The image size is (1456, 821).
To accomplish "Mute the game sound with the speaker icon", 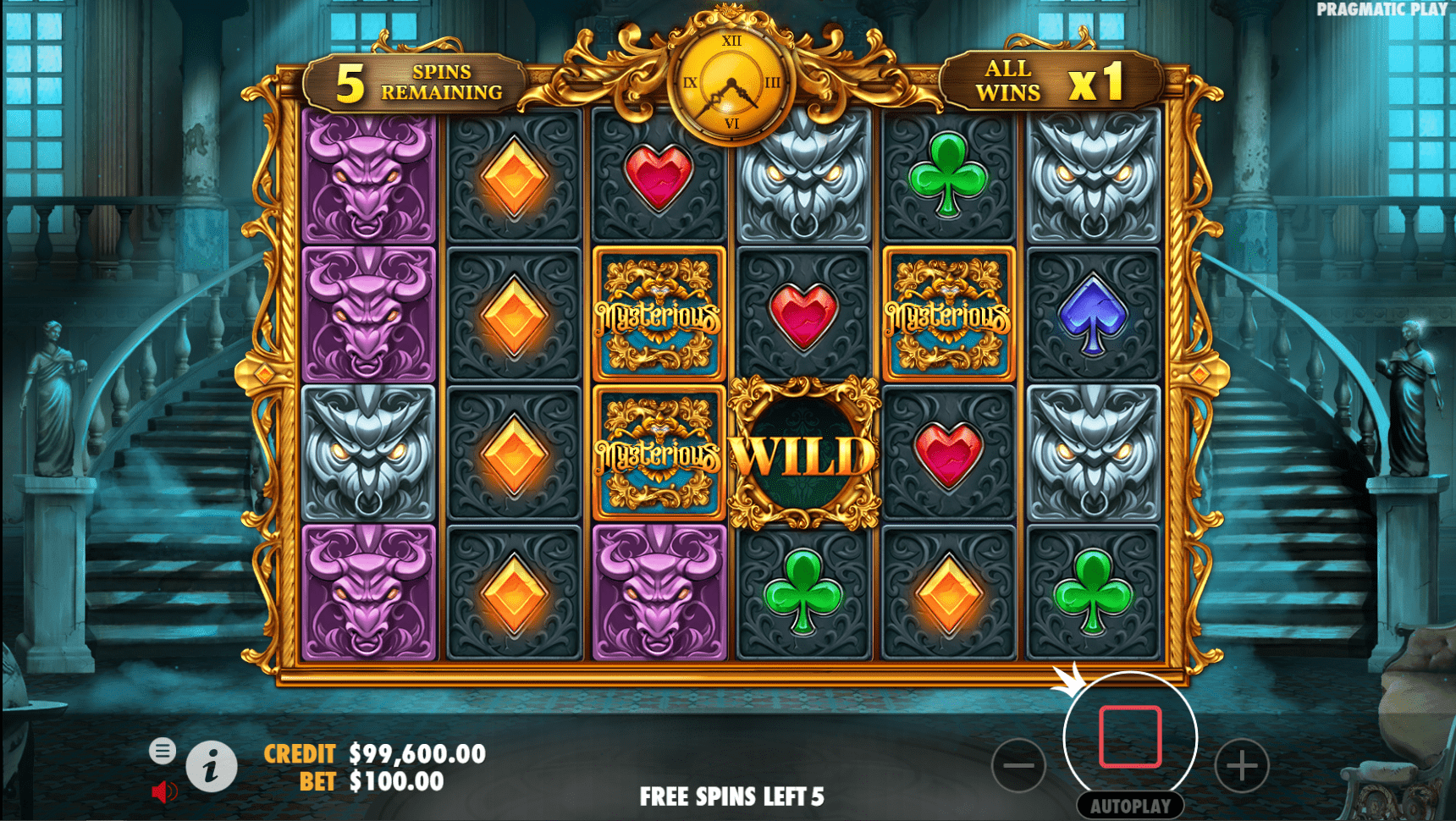I will (165, 789).
